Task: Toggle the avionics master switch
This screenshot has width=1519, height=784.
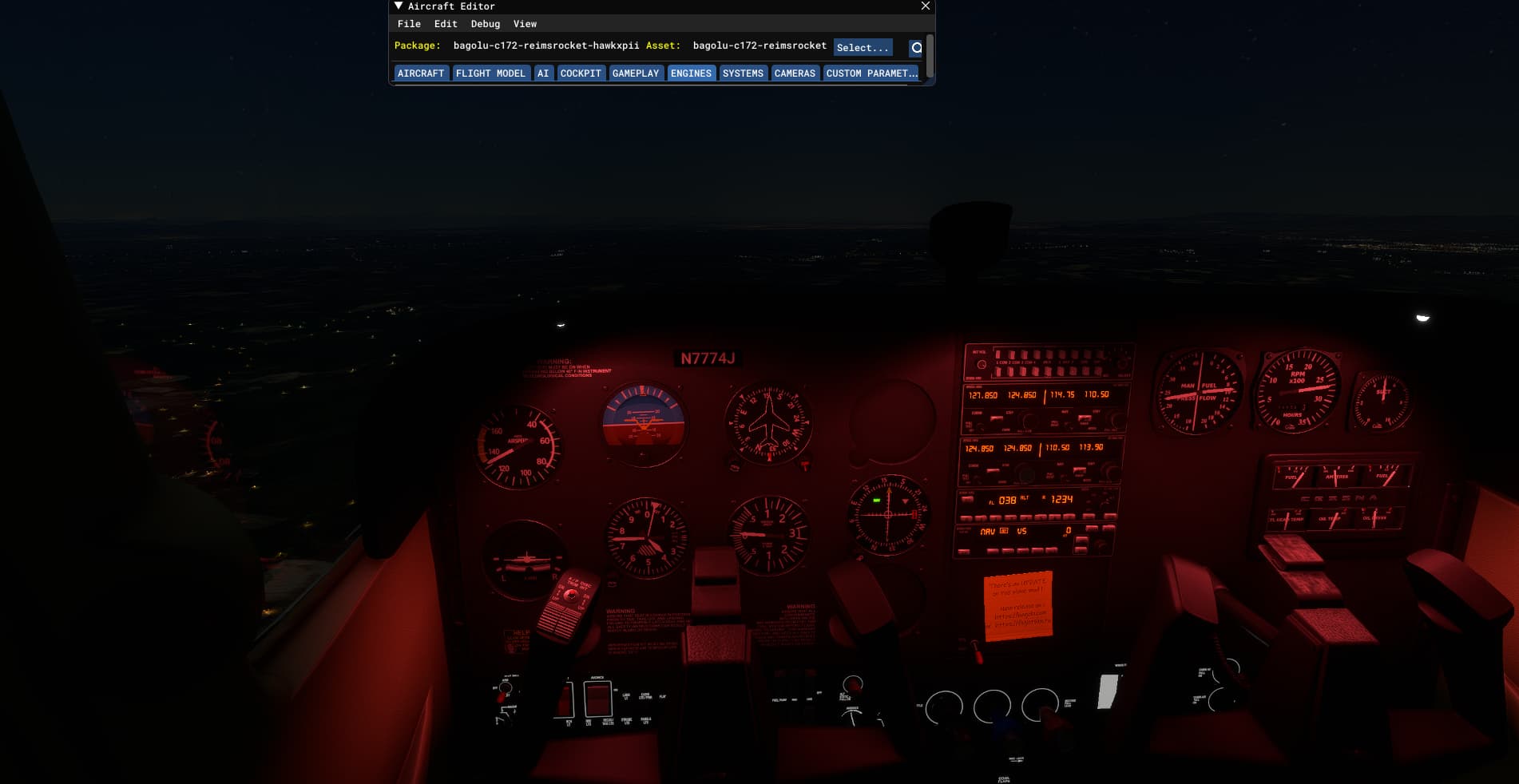Action: click(597, 699)
